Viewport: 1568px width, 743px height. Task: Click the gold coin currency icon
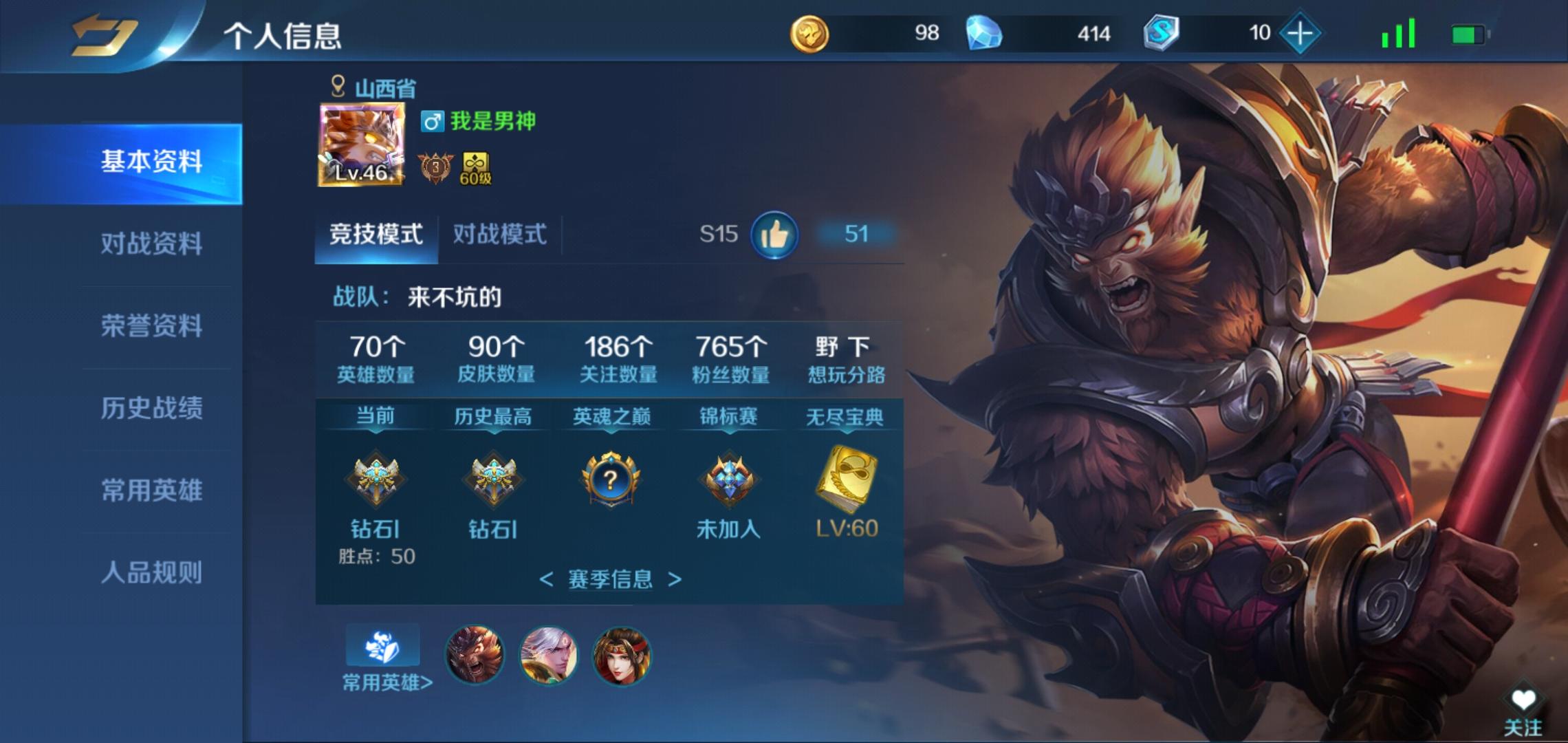click(810, 32)
